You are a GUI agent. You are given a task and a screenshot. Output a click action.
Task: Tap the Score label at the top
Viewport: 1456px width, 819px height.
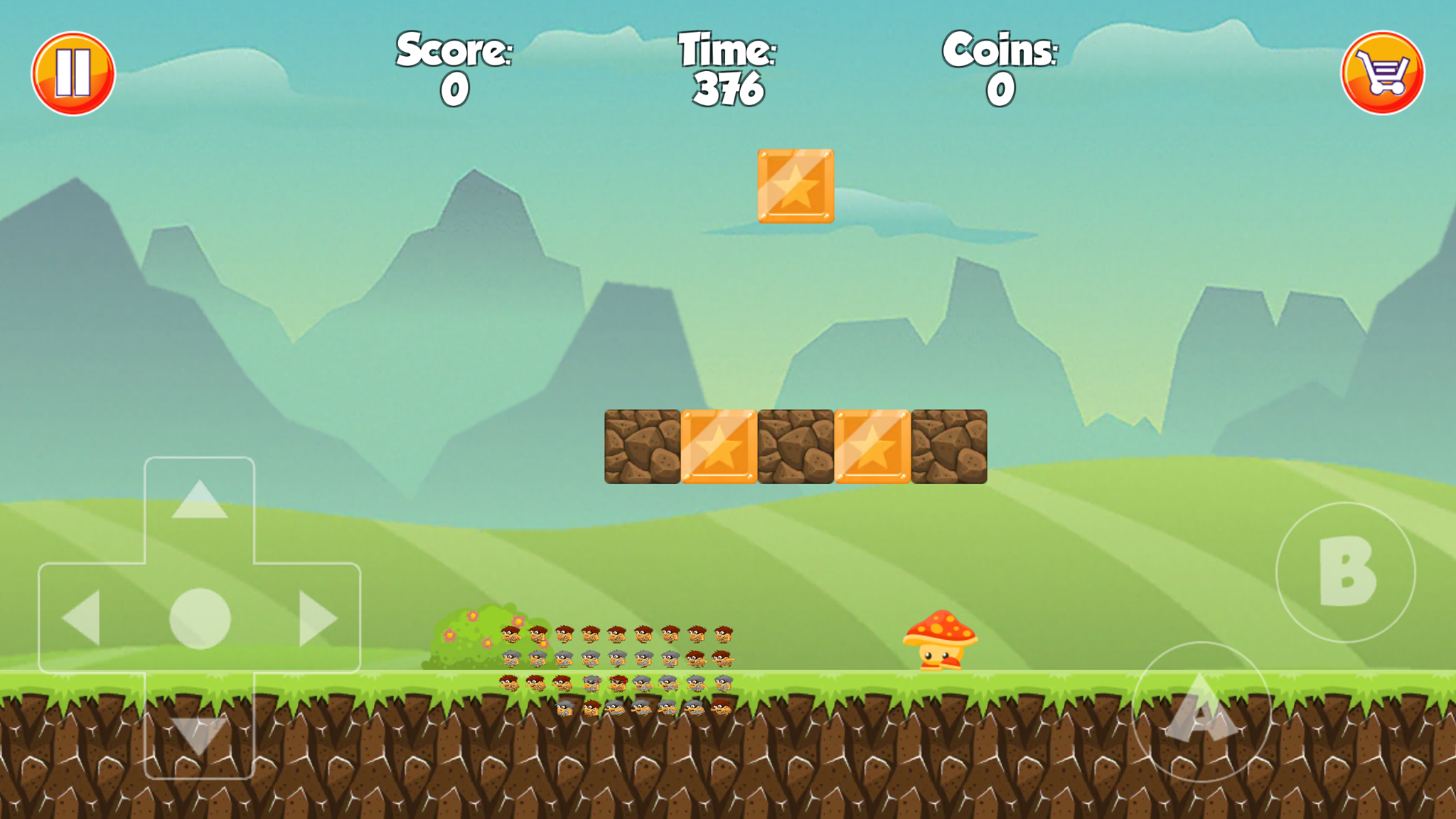coord(455,50)
